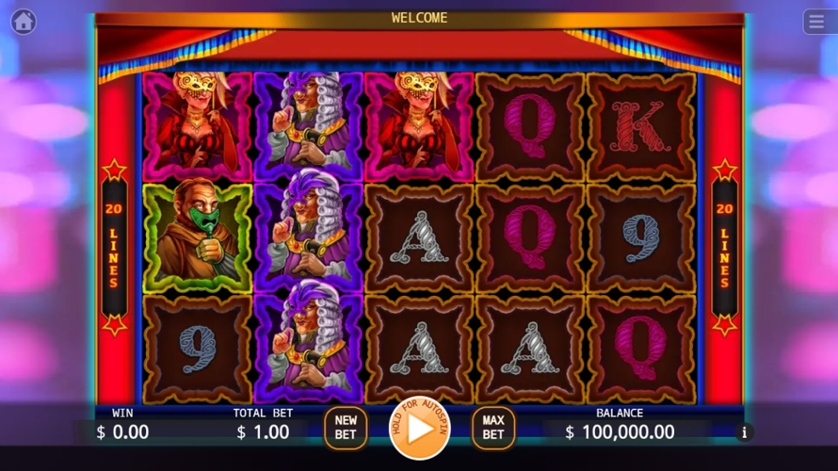Click the NEW BET button
The image size is (838, 471).
(345, 428)
